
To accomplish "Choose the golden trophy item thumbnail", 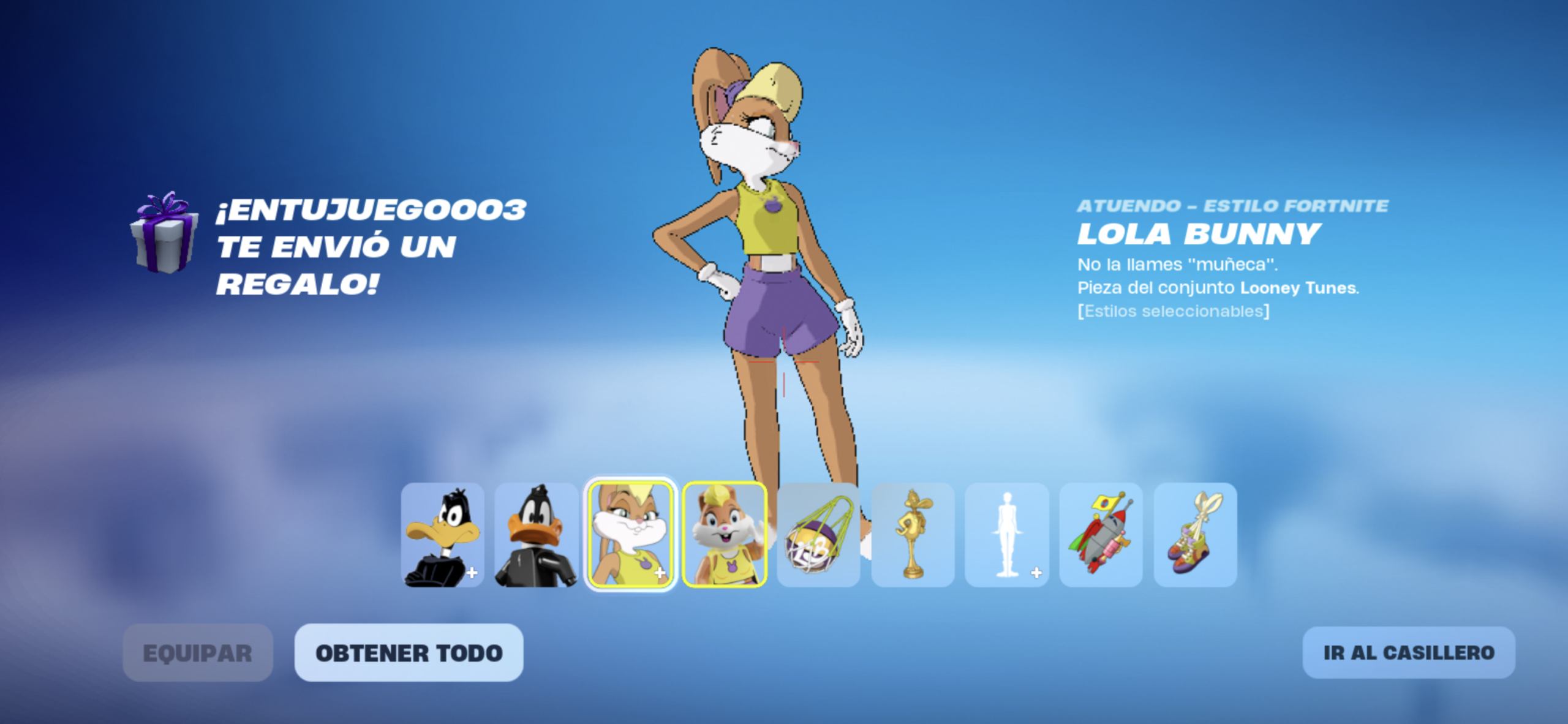I will click(x=913, y=535).
